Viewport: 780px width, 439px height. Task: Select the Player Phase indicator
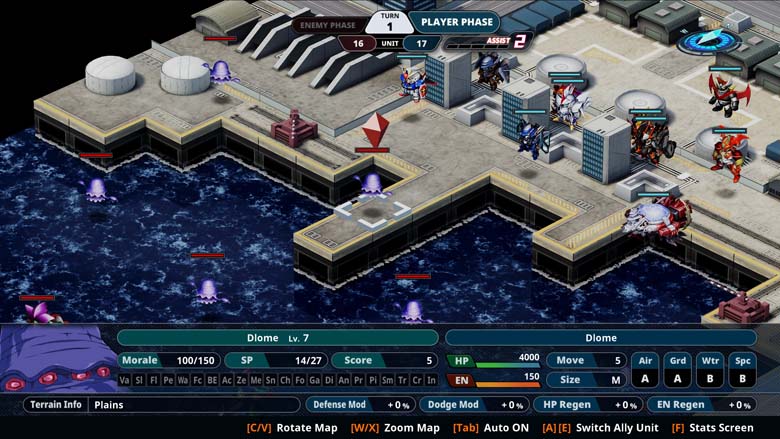click(x=455, y=21)
